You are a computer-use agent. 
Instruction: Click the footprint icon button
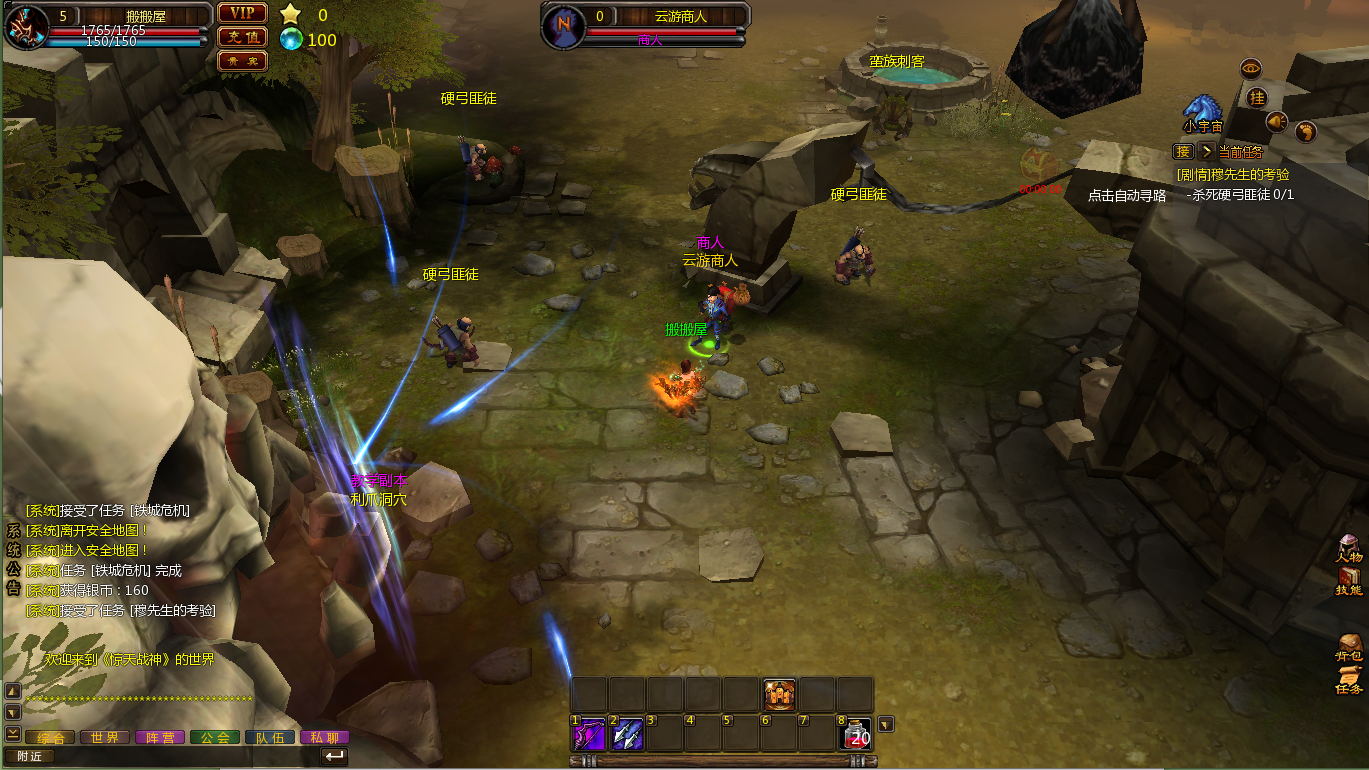click(x=1305, y=132)
